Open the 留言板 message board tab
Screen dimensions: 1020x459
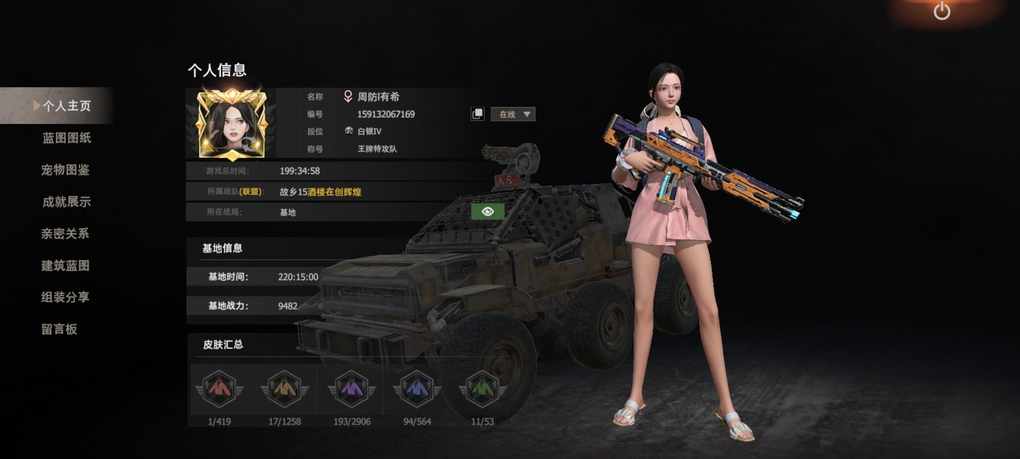click(x=59, y=329)
